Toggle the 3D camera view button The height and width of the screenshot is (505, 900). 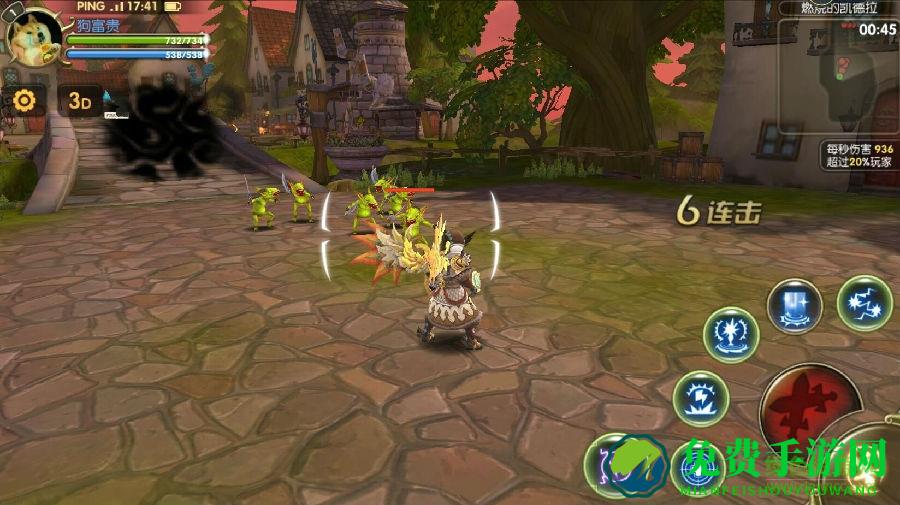click(x=80, y=101)
